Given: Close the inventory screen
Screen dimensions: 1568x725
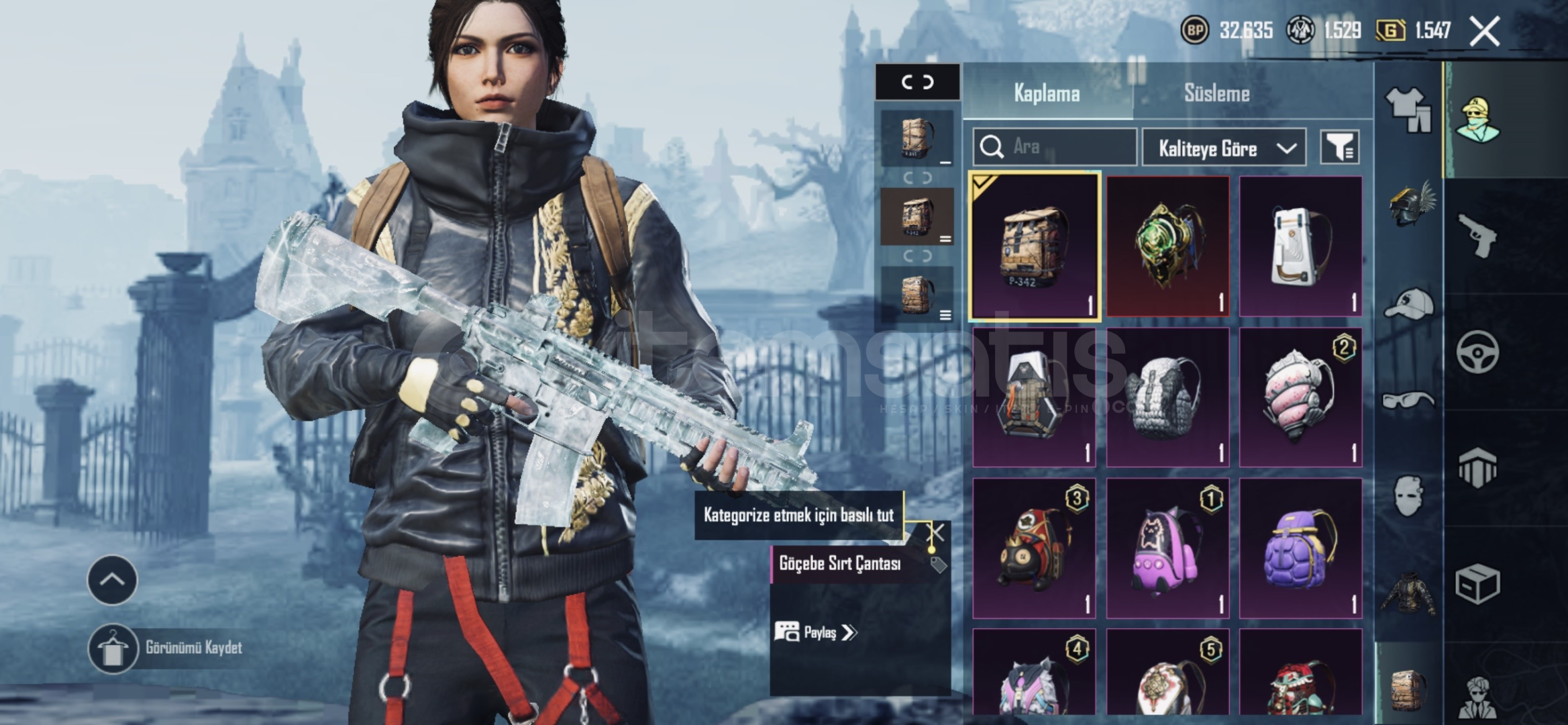Looking at the screenshot, I should click(x=1485, y=31).
